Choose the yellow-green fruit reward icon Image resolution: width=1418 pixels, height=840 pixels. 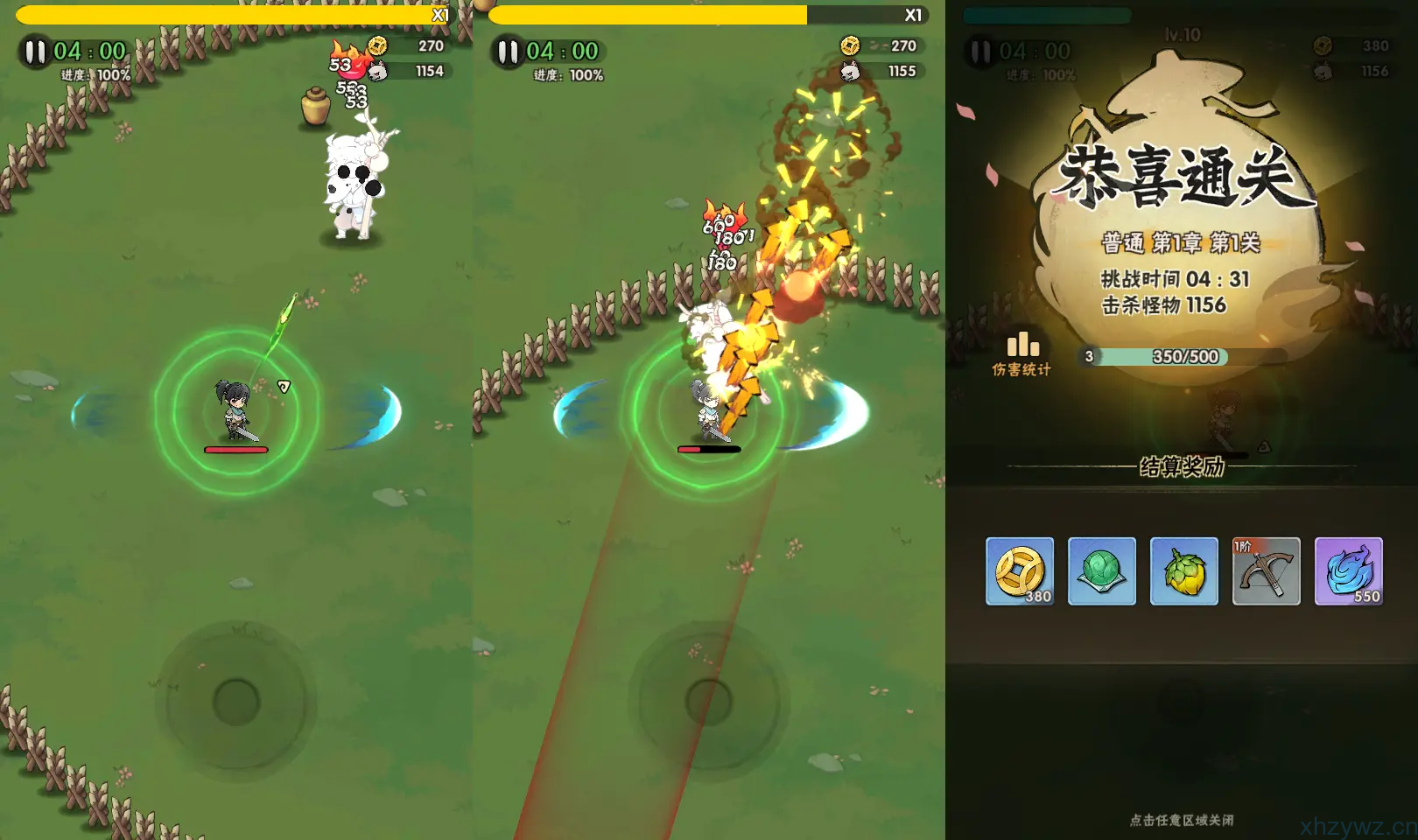point(1183,571)
